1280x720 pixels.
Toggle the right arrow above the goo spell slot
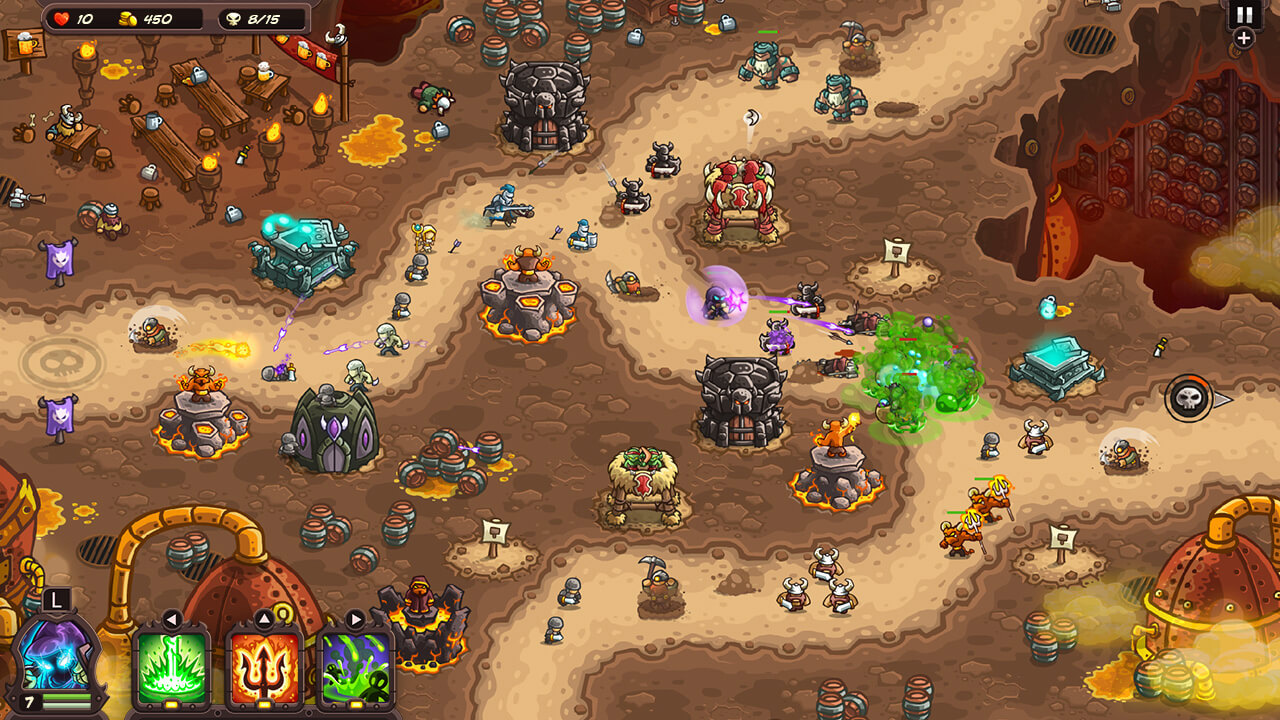[354, 617]
